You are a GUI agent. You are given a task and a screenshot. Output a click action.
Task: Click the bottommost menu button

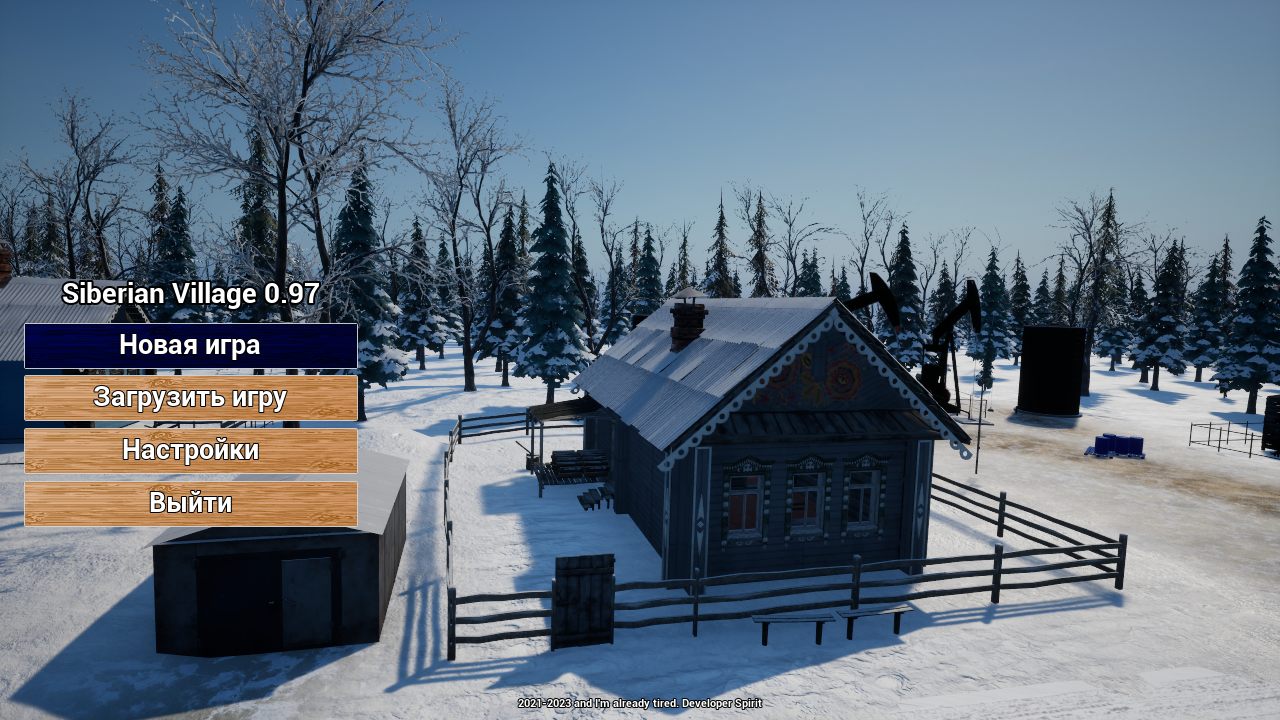tap(190, 503)
